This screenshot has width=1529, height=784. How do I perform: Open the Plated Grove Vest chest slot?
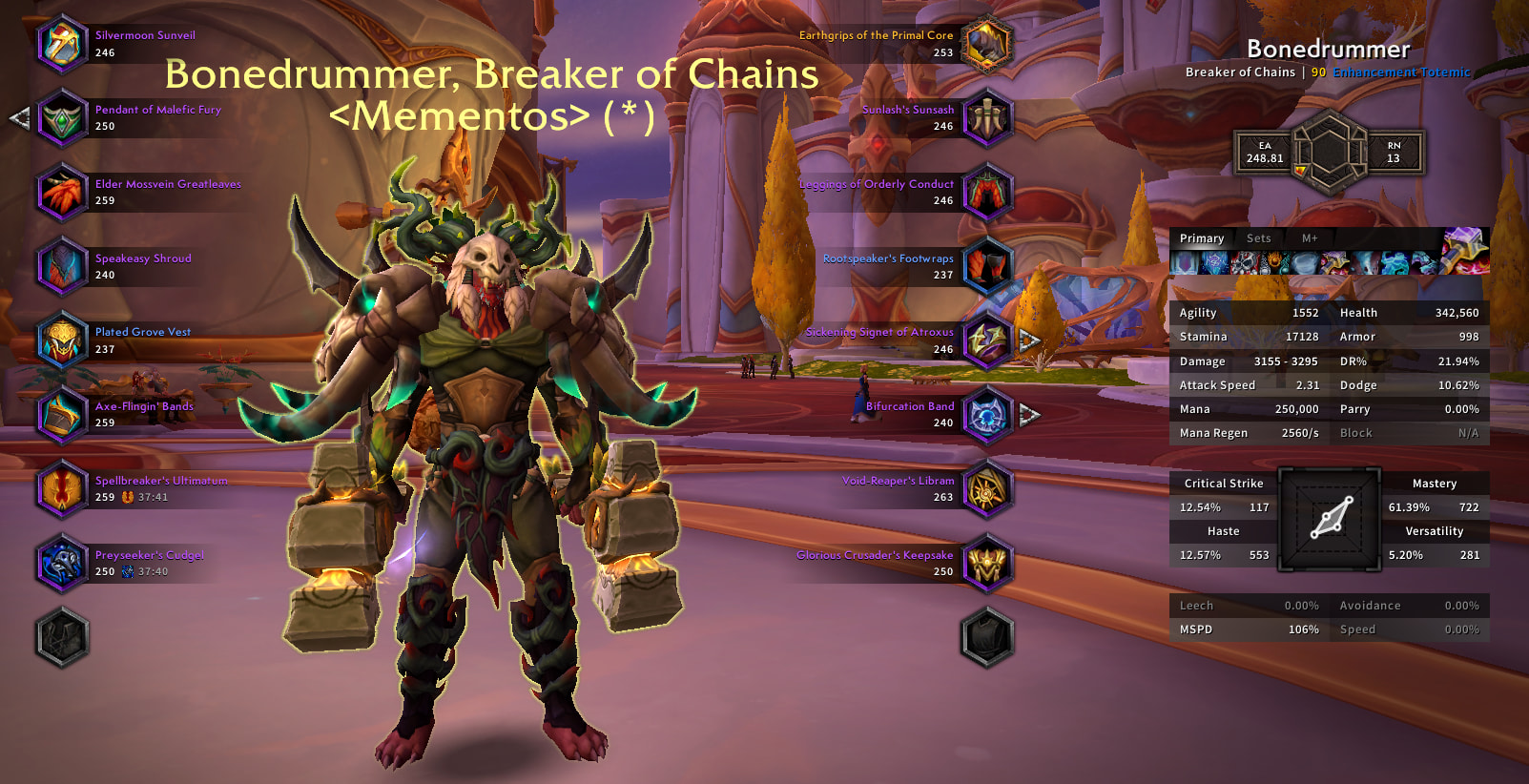click(x=62, y=340)
